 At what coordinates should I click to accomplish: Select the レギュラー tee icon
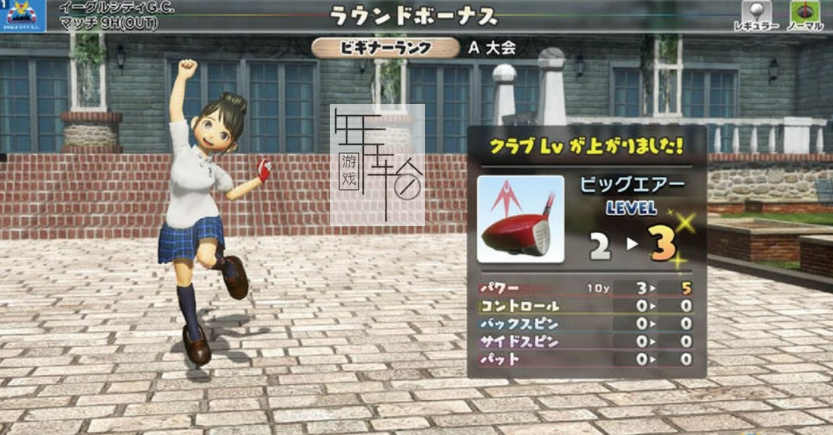(754, 10)
